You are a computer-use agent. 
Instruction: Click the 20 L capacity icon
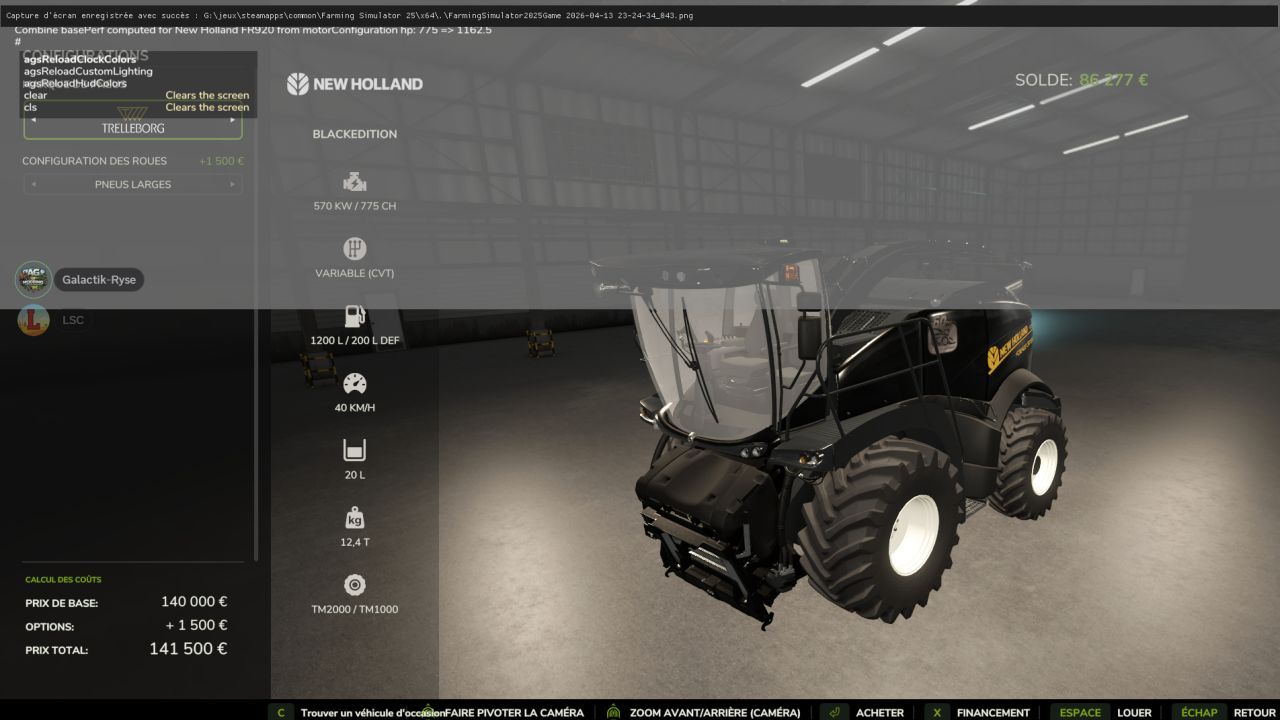[354, 450]
